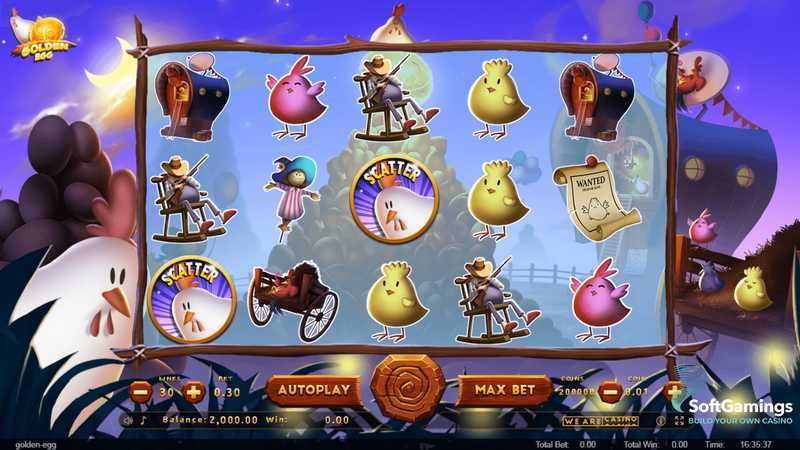Image resolution: width=800 pixels, height=450 pixels.
Task: Raise the coin value with the plus button
Action: pyautogui.click(x=673, y=391)
